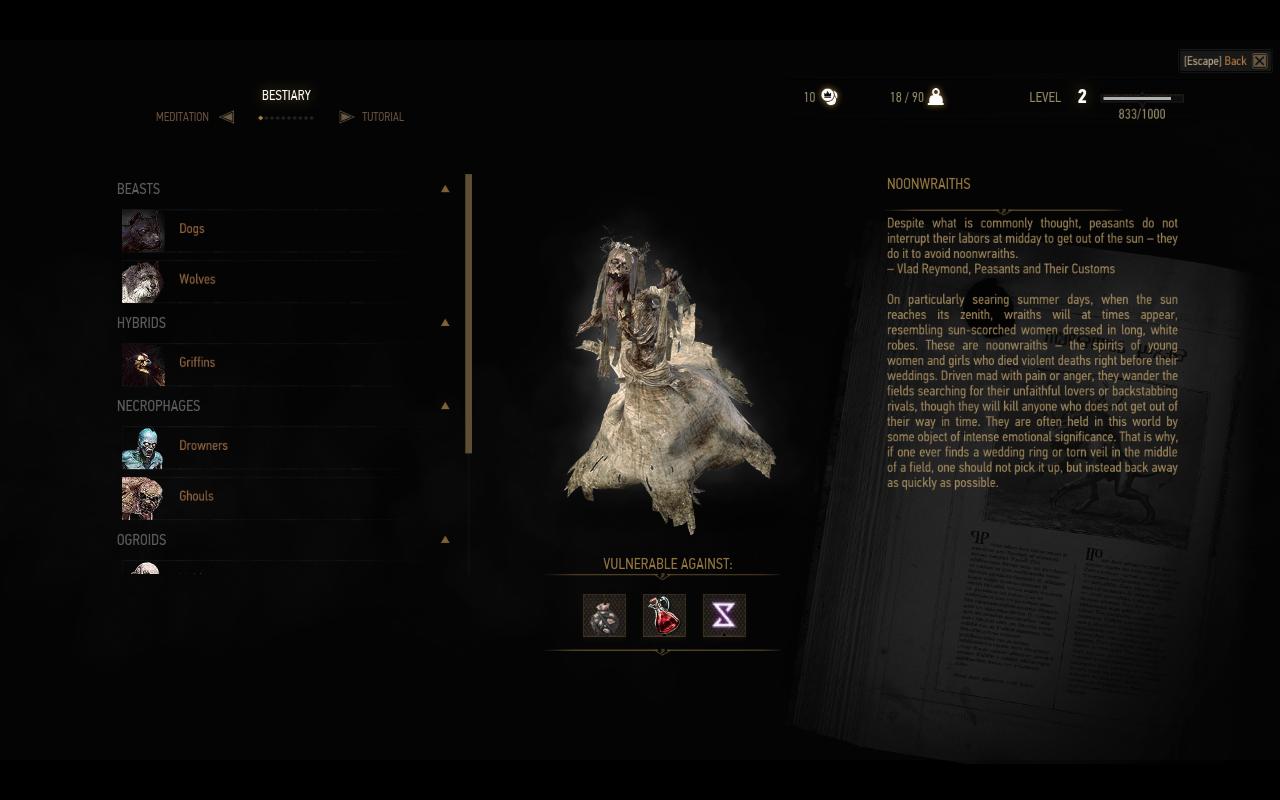Click the bomb vulnerability icon
This screenshot has width=1280, height=800.
pyautogui.click(x=604, y=616)
